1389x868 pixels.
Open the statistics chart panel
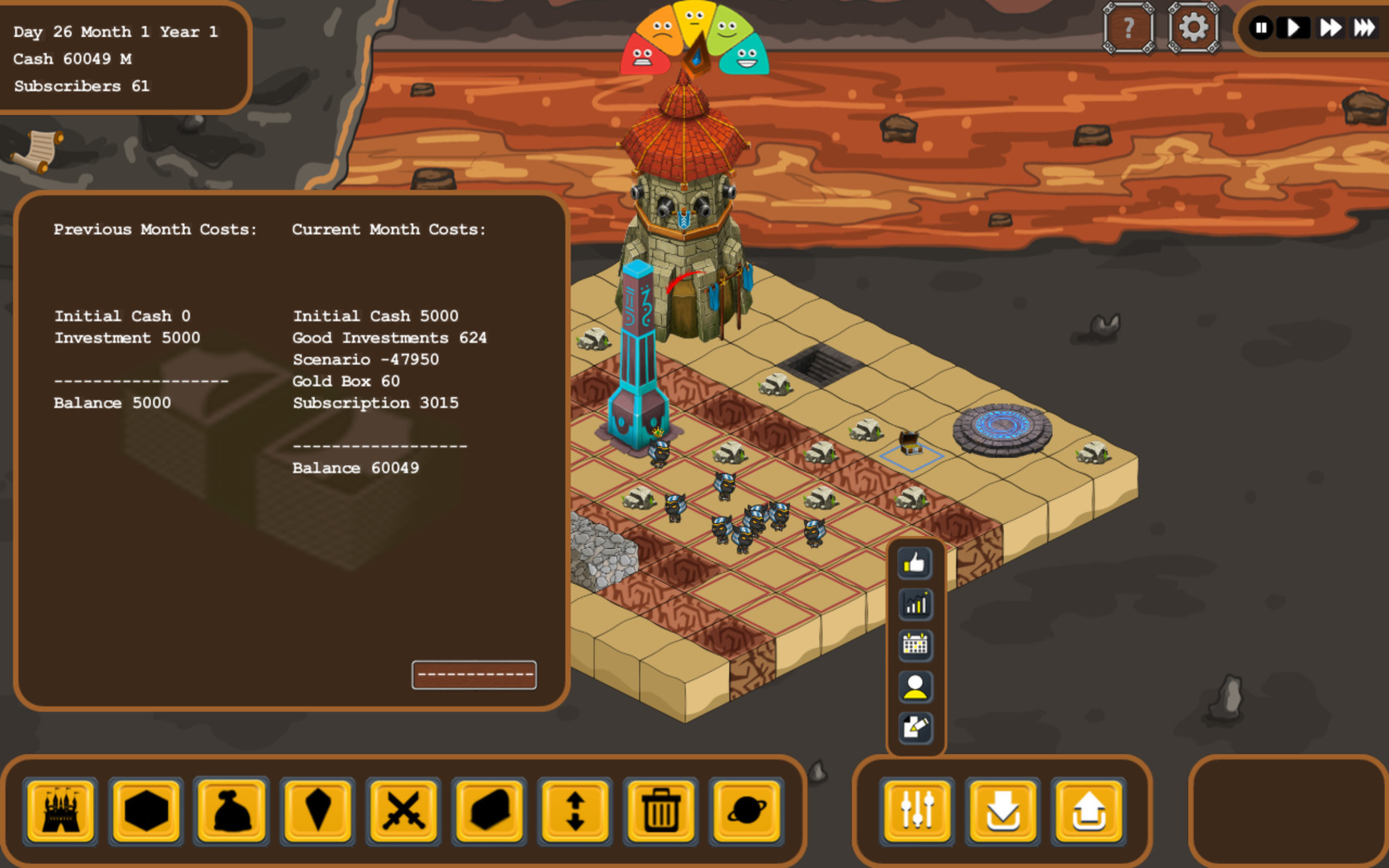tap(915, 604)
